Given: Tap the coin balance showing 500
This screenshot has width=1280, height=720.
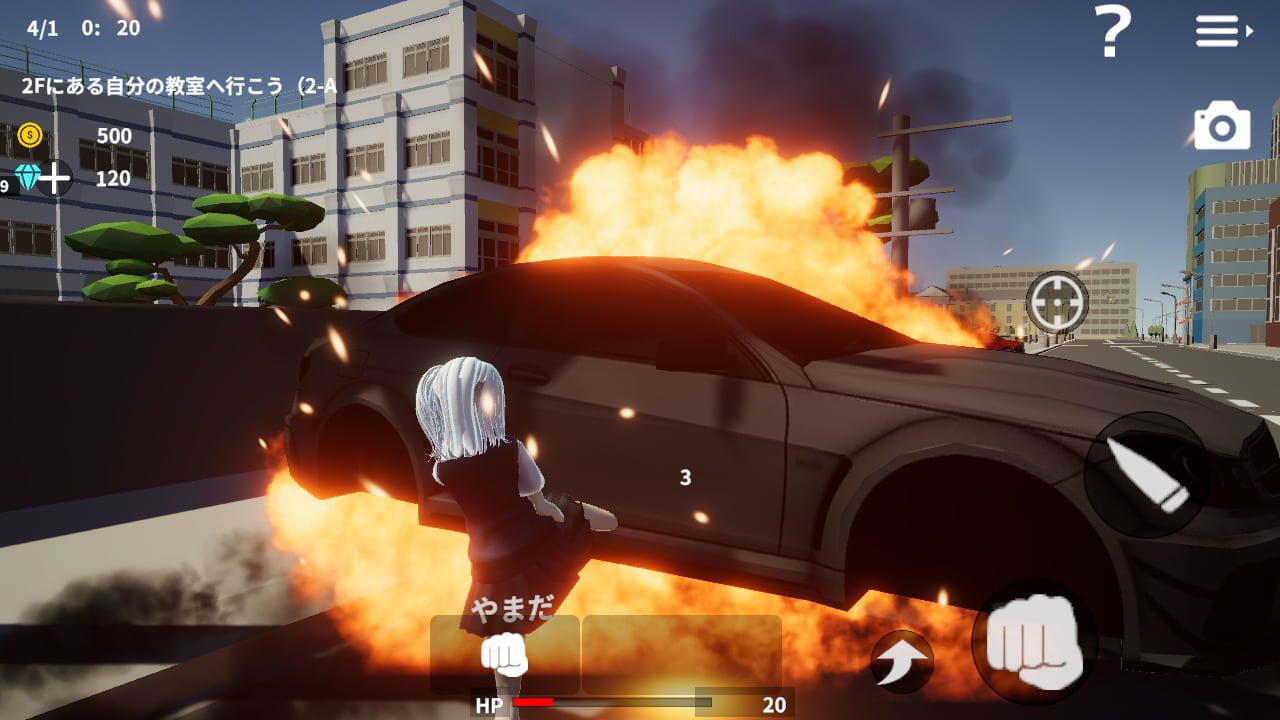Looking at the screenshot, I should pyautogui.click(x=115, y=134).
